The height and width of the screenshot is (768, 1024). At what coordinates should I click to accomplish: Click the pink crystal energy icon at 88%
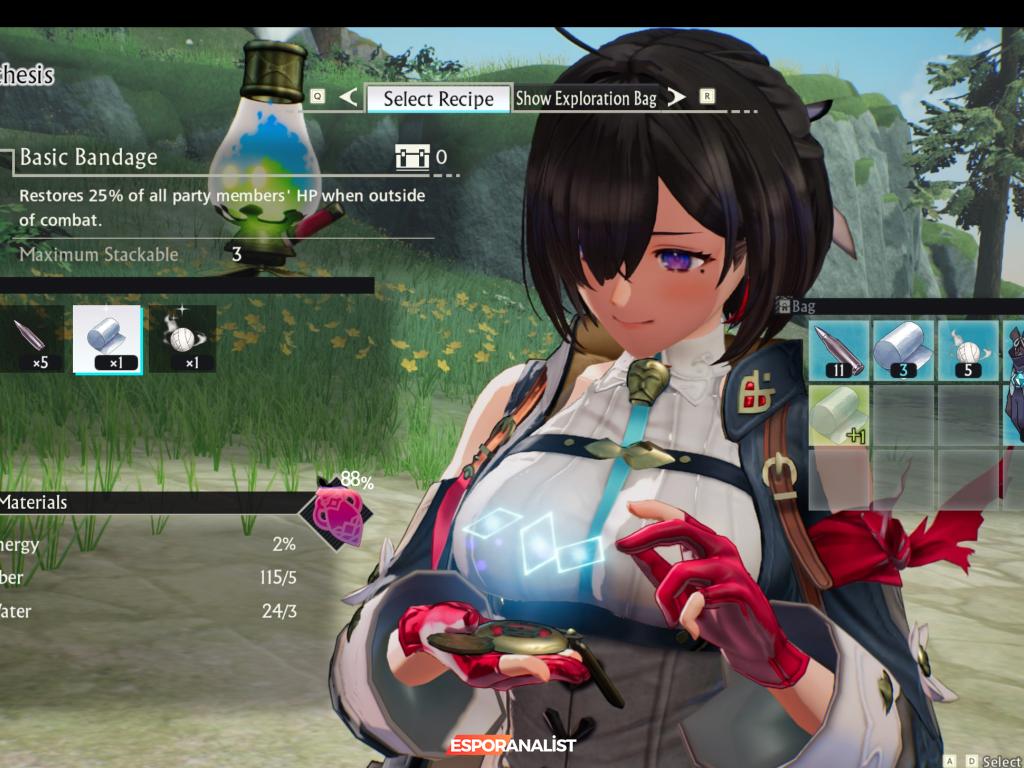point(336,513)
